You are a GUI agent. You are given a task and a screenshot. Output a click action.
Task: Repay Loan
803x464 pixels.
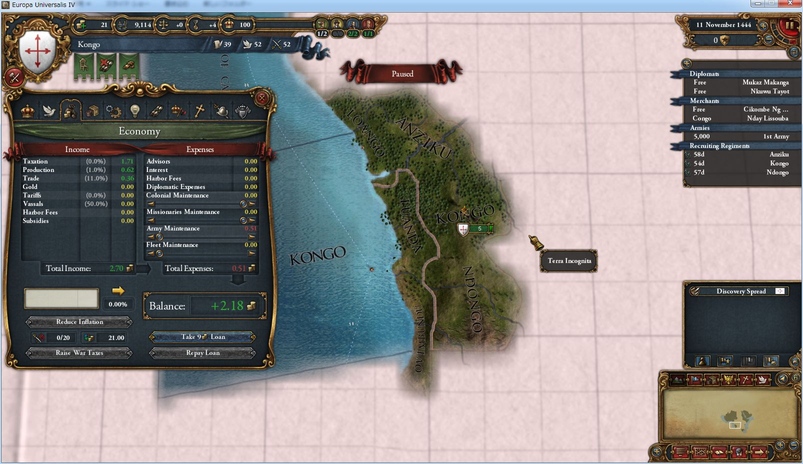pyautogui.click(x=202, y=353)
